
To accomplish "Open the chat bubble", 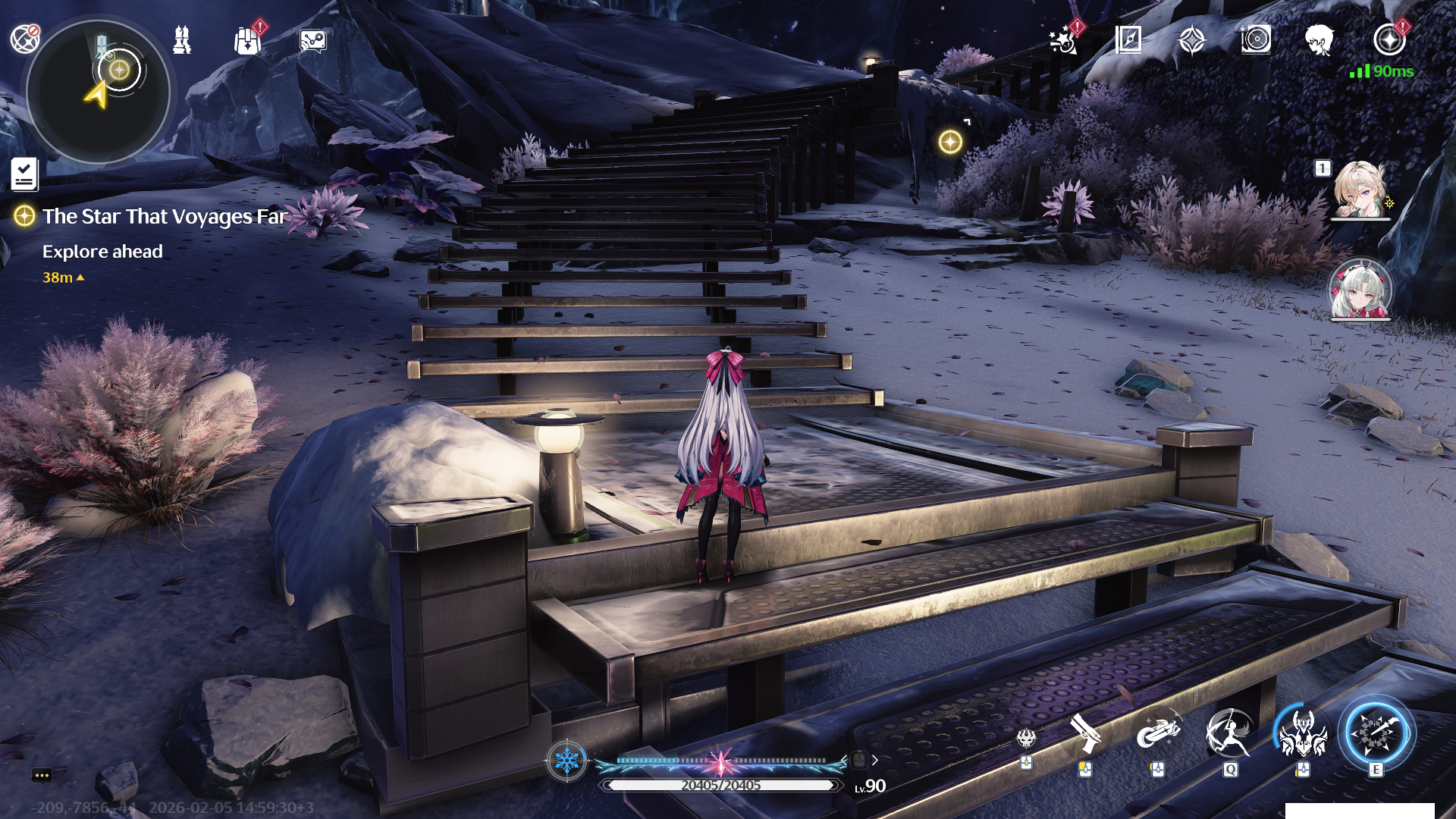I will (x=42, y=775).
